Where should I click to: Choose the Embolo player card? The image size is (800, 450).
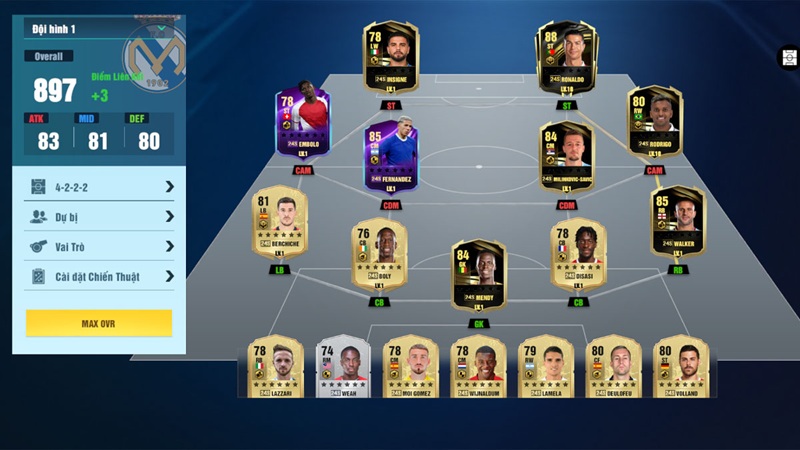pyautogui.click(x=303, y=127)
